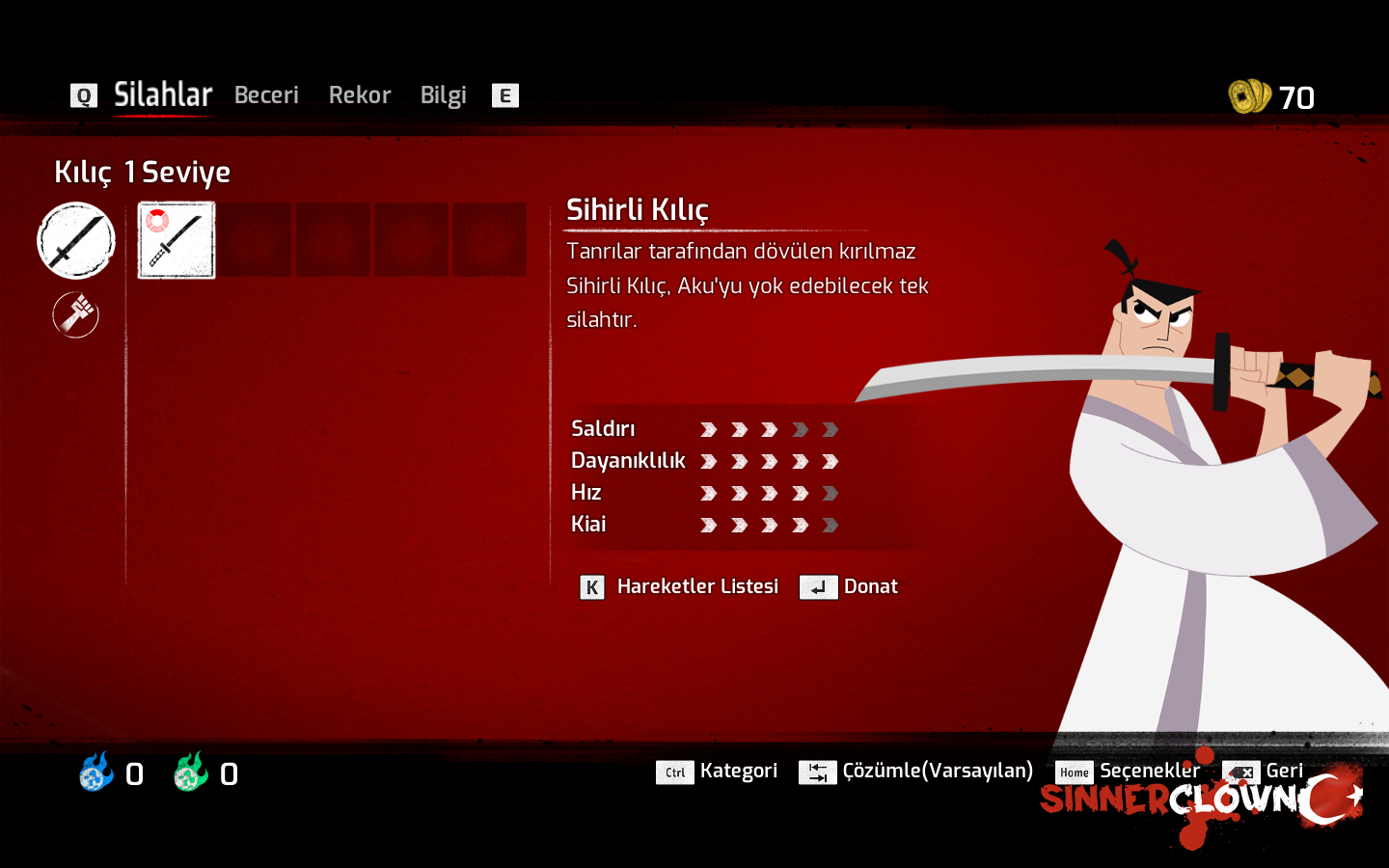1389x868 pixels.
Task: Click the Kategori option
Action: pyautogui.click(x=738, y=771)
